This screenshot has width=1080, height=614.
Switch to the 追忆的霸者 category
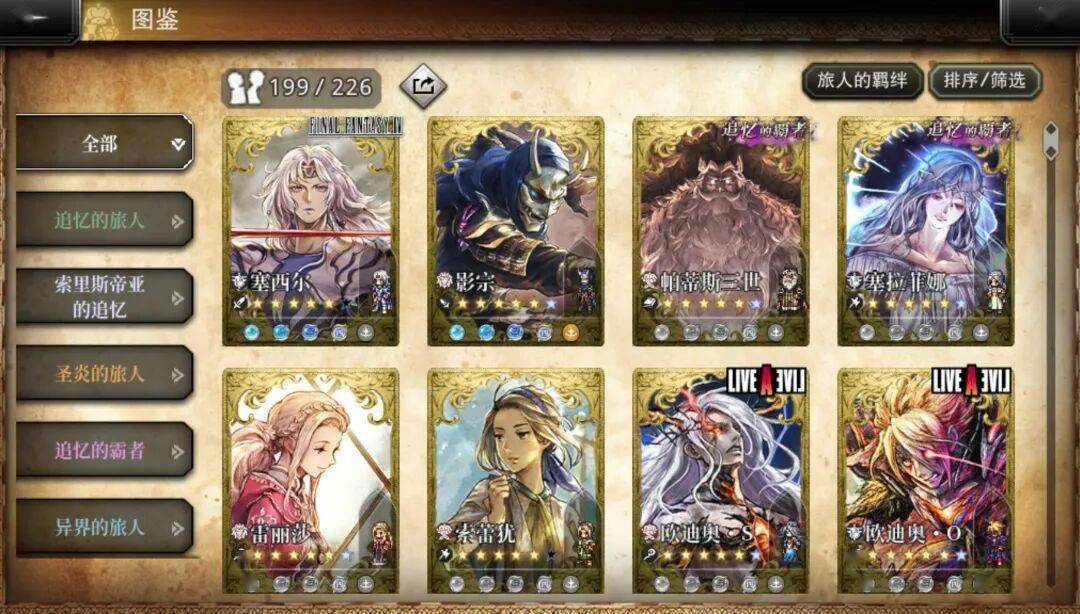click(104, 450)
